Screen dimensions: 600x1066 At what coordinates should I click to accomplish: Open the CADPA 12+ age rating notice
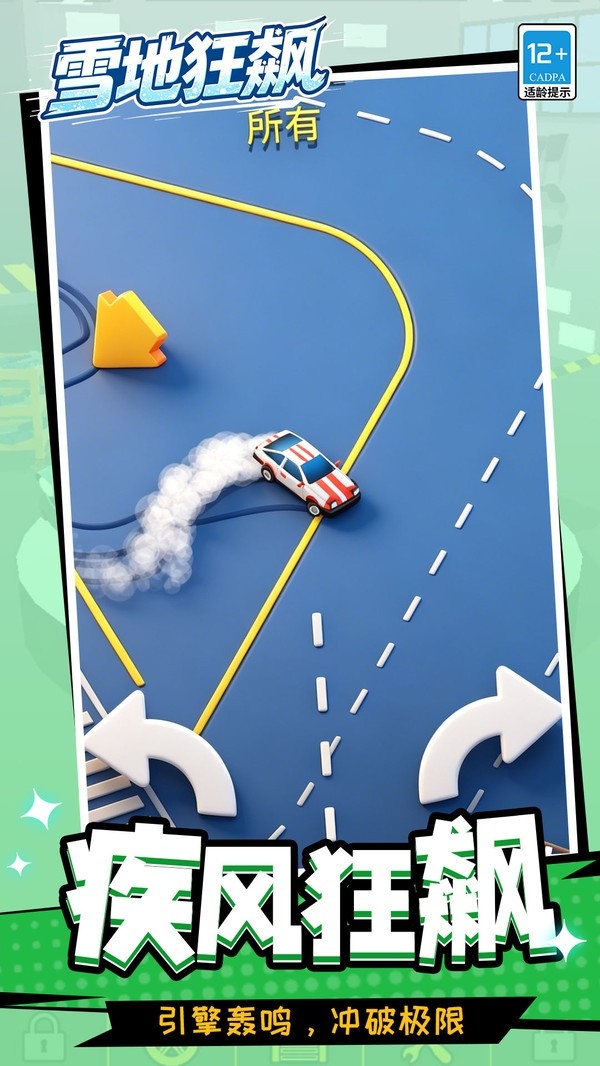point(546,61)
